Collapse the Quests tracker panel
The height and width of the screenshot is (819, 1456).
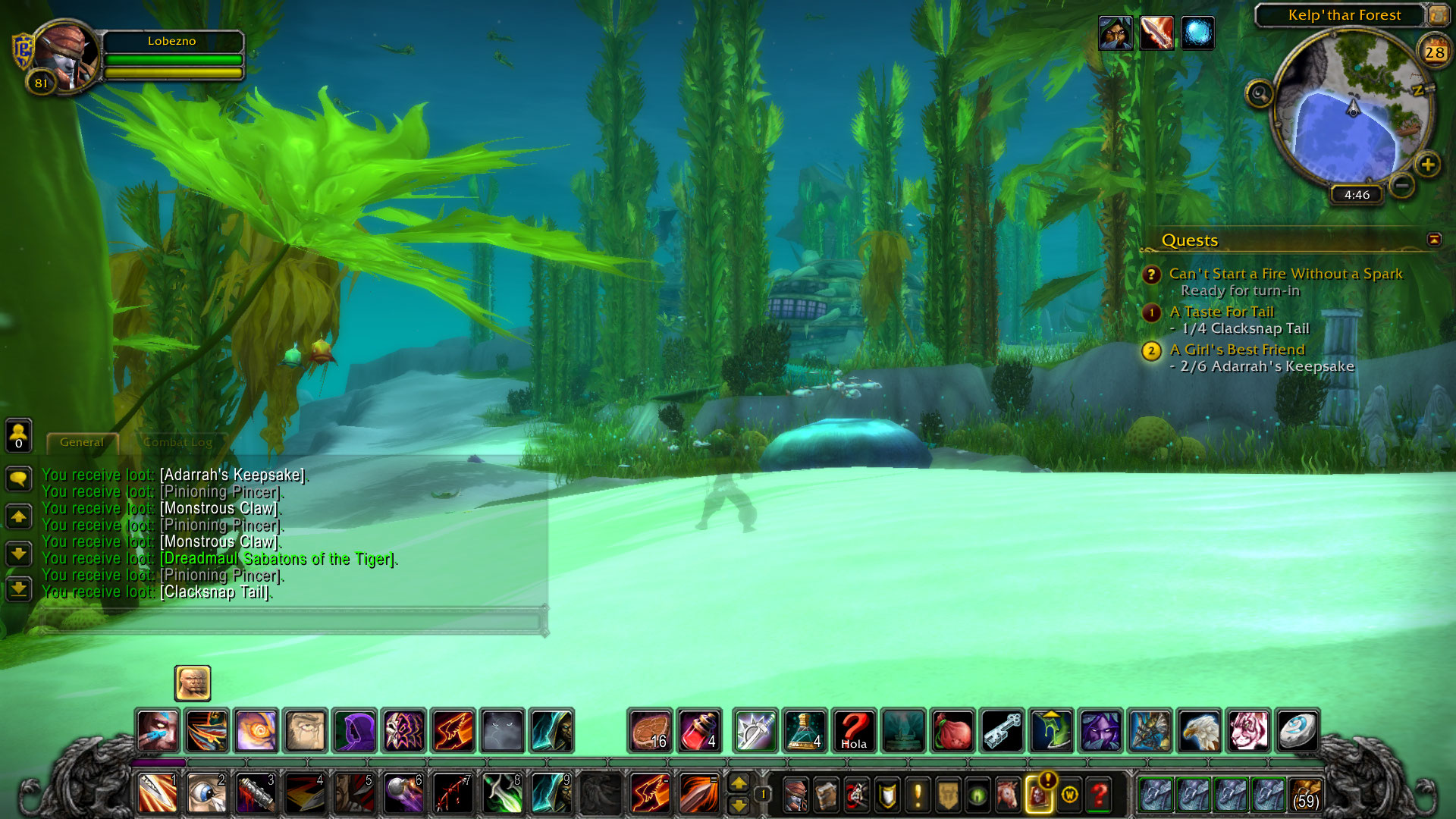pos(1433,240)
